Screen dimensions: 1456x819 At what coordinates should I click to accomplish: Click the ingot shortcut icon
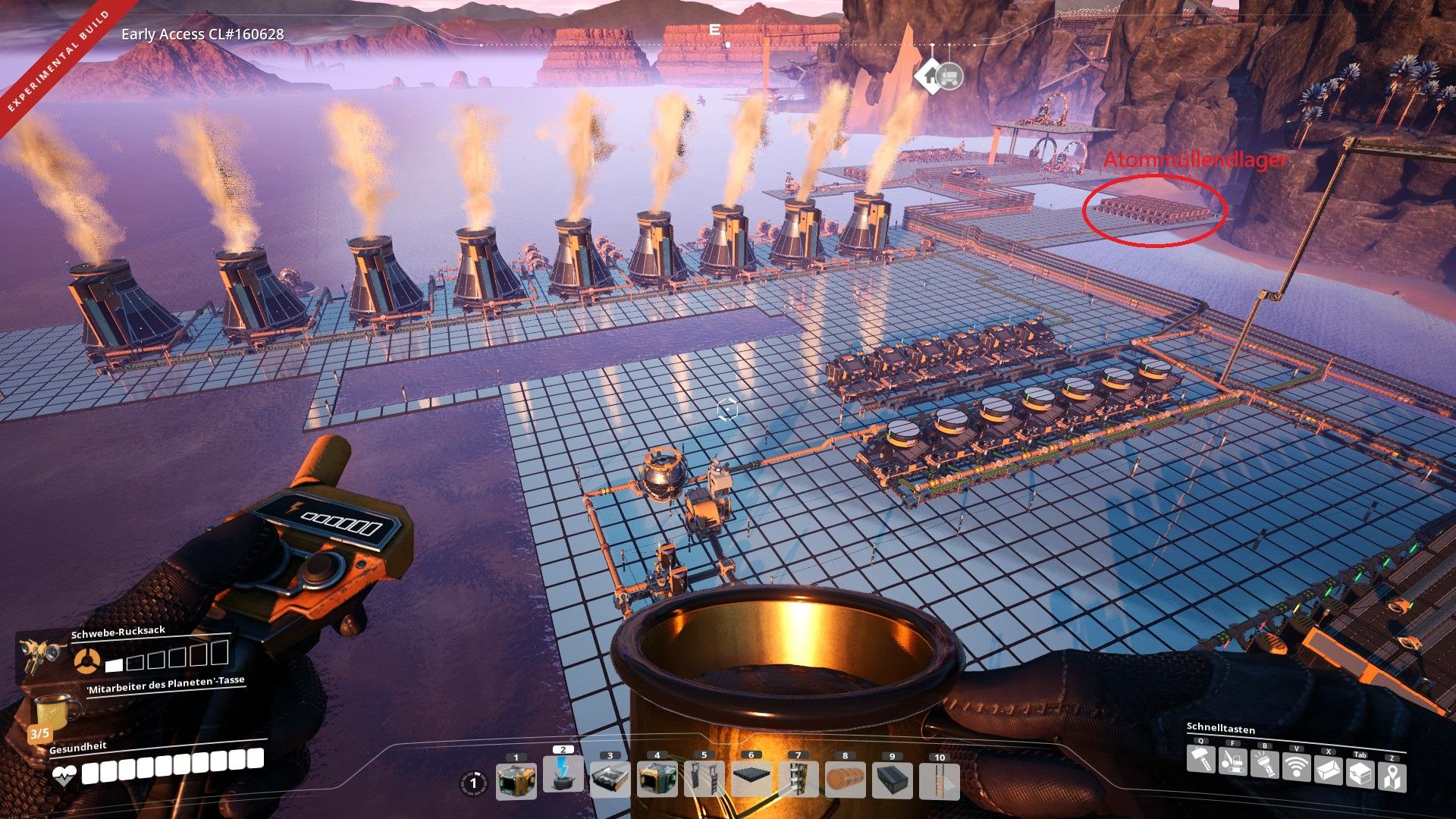point(1328,771)
